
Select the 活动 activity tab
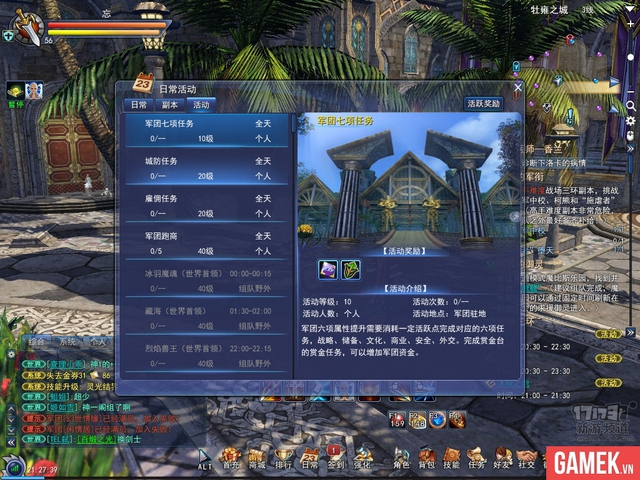coord(201,104)
